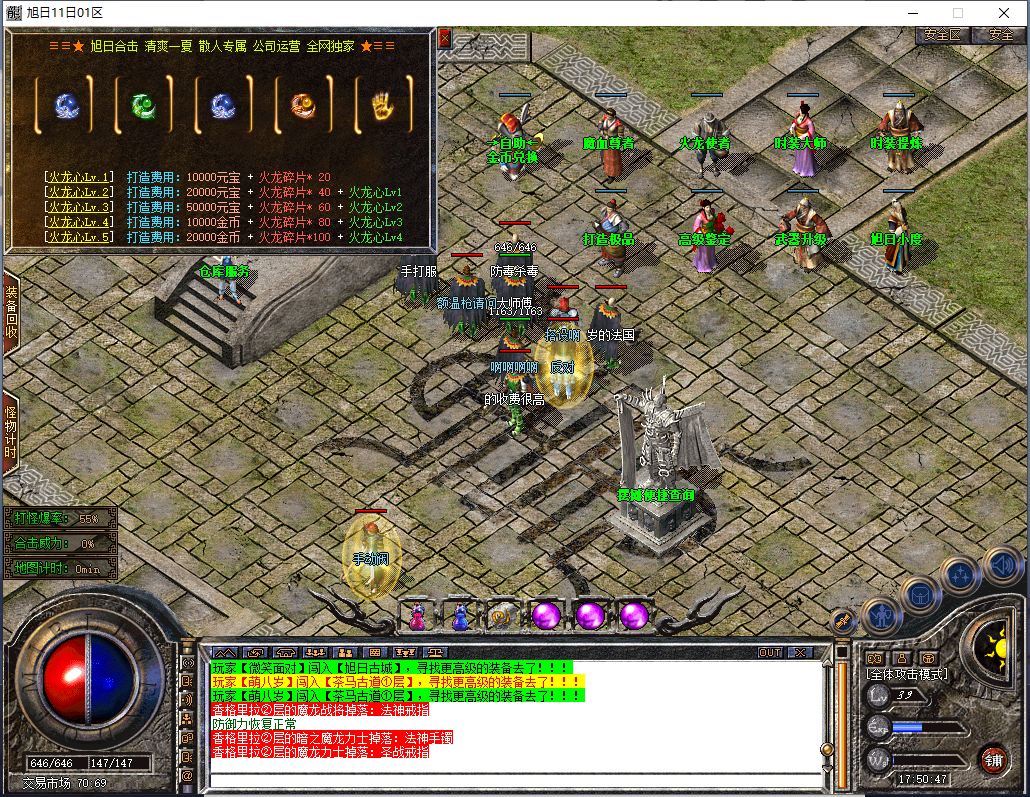Open the 铺 shop button
Image resolution: width=1030 pixels, height=797 pixels.
(x=993, y=759)
